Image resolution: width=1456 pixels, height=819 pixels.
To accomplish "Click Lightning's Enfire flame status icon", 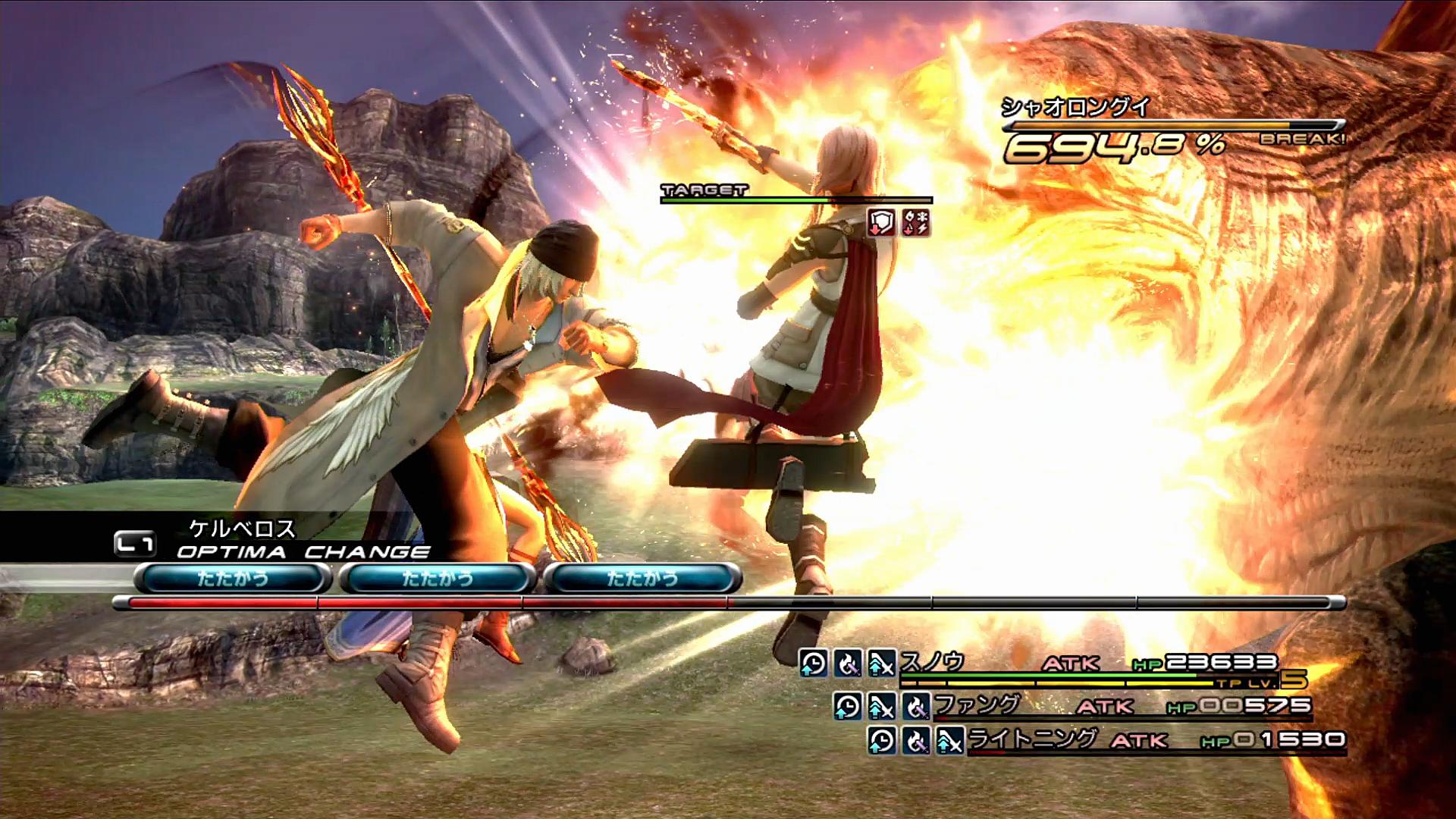I will [x=916, y=739].
